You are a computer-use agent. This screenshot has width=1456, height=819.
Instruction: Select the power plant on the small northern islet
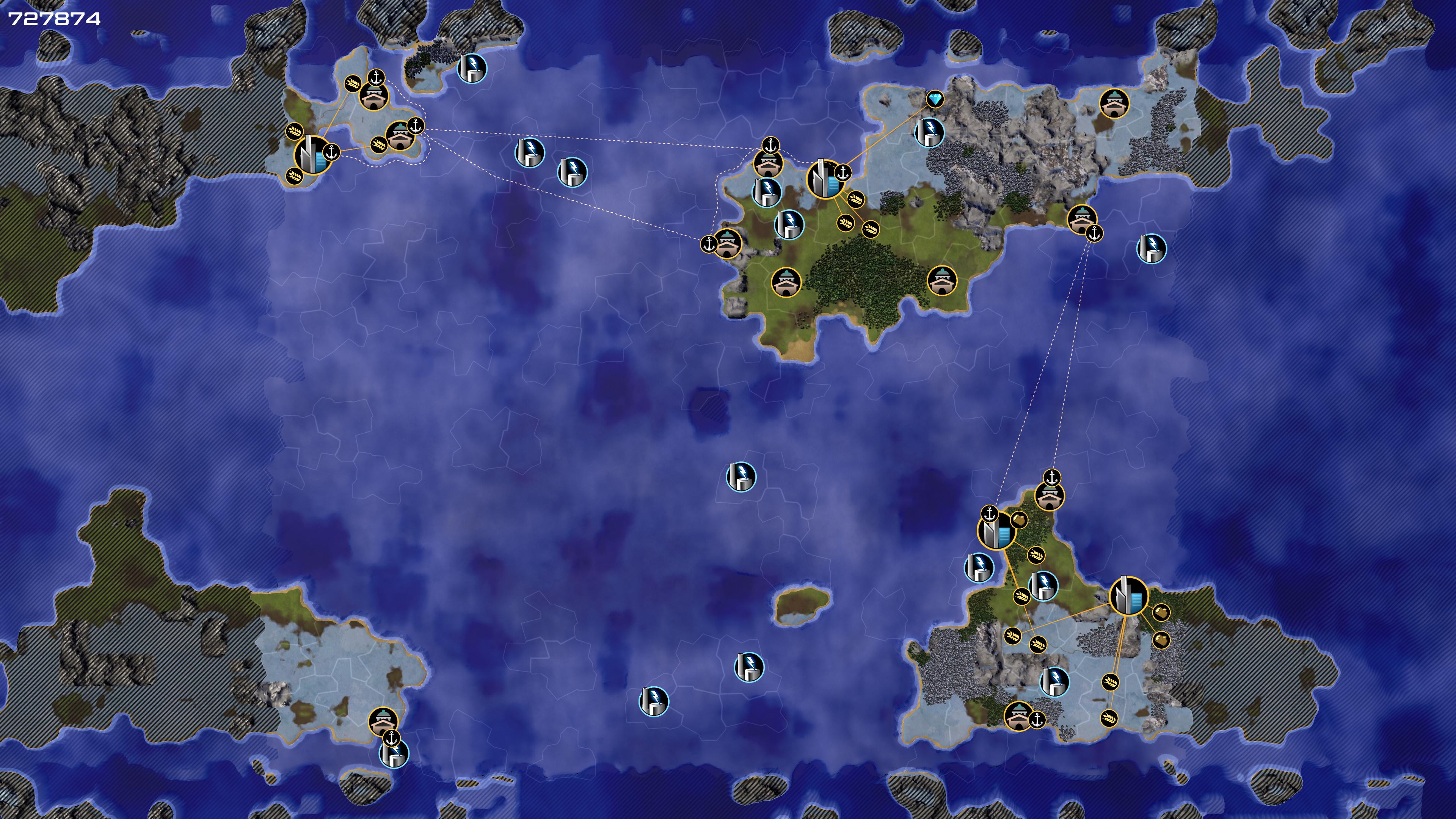(471, 68)
